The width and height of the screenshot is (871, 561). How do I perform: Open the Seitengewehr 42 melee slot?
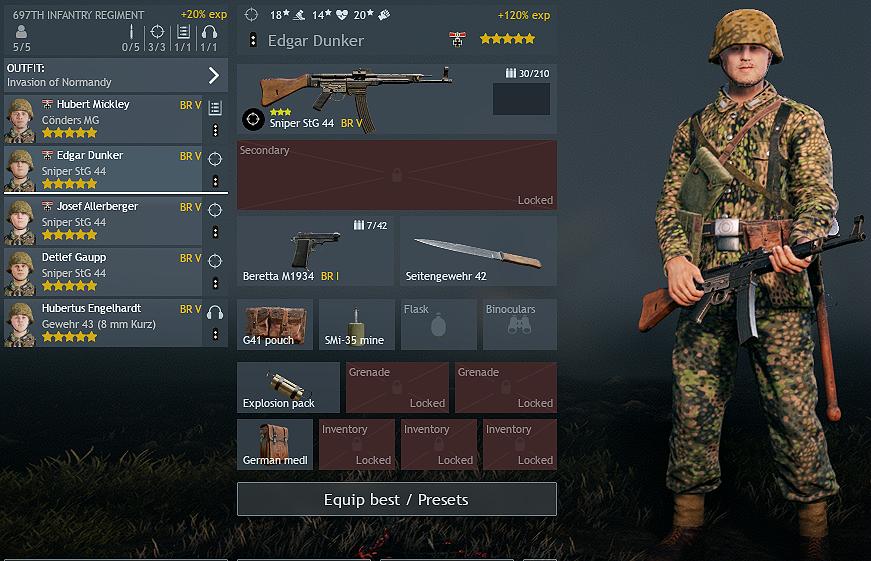point(478,251)
